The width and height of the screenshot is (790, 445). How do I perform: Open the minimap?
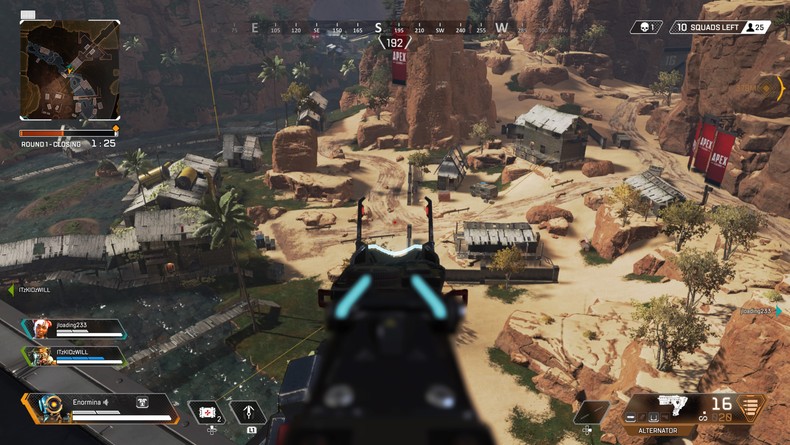[69, 71]
